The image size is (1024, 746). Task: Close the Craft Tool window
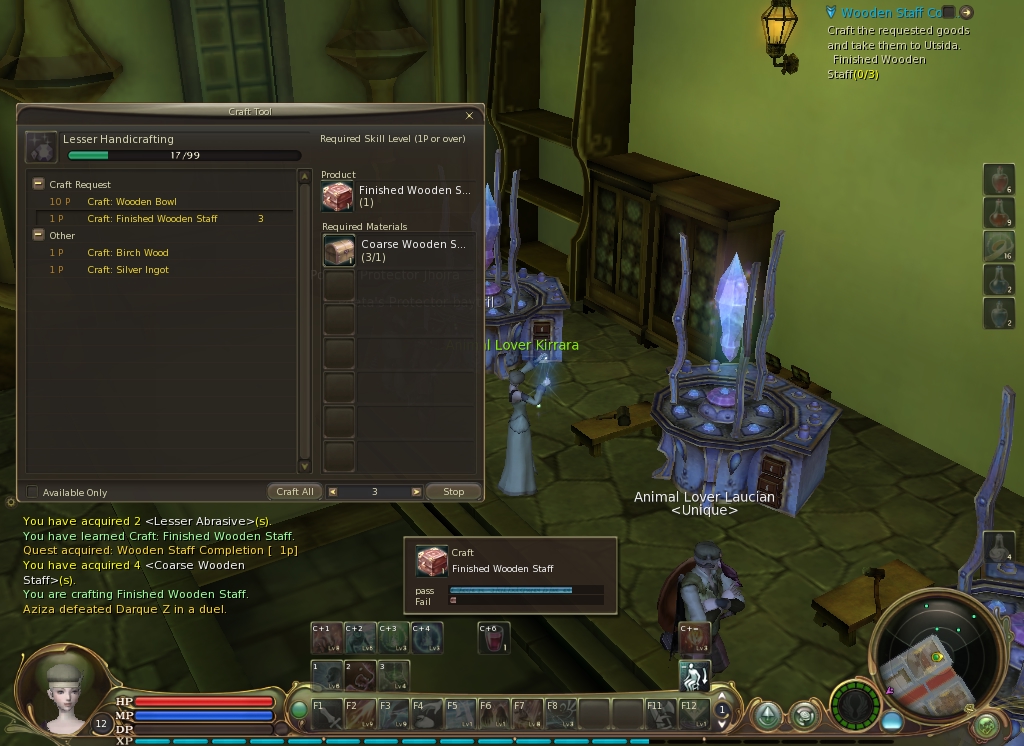pos(469,115)
